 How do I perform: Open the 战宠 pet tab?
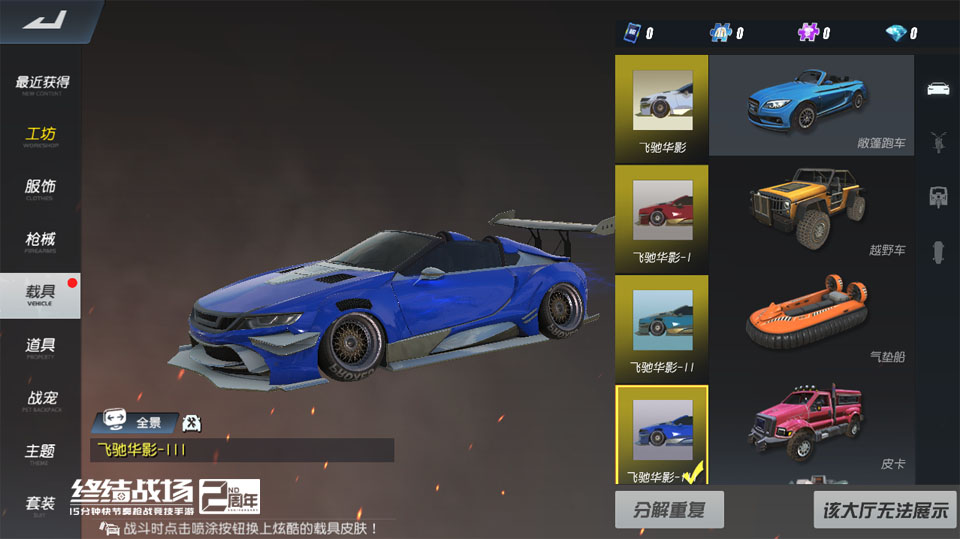(x=41, y=400)
